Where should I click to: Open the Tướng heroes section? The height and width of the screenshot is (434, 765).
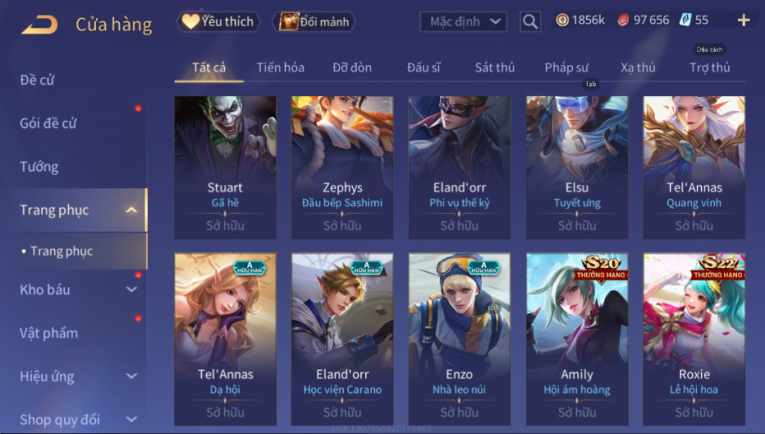click(x=39, y=166)
